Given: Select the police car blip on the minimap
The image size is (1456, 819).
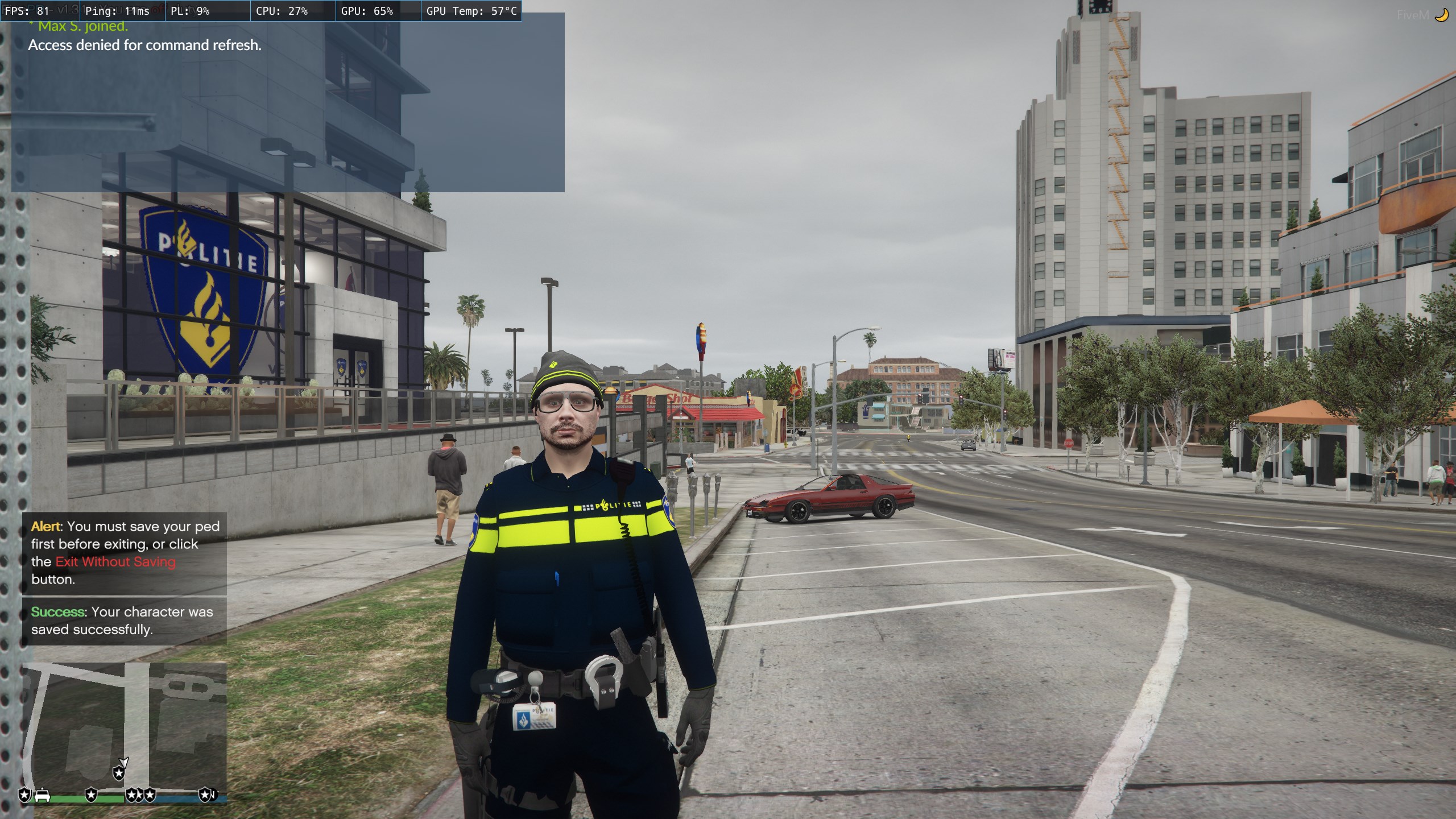Looking at the screenshot, I should tap(42, 795).
